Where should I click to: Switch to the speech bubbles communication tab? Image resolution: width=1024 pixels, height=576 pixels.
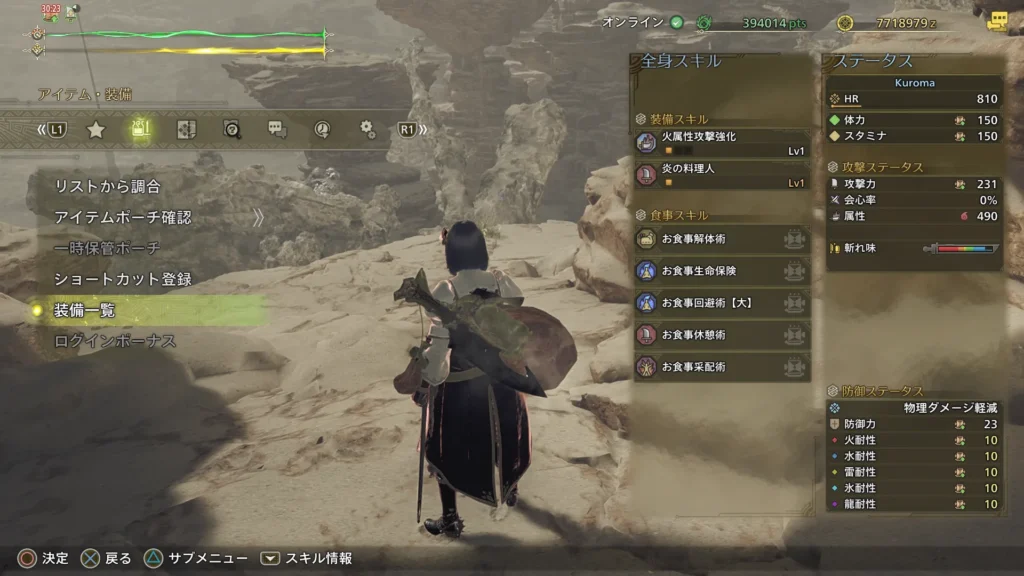tap(277, 129)
